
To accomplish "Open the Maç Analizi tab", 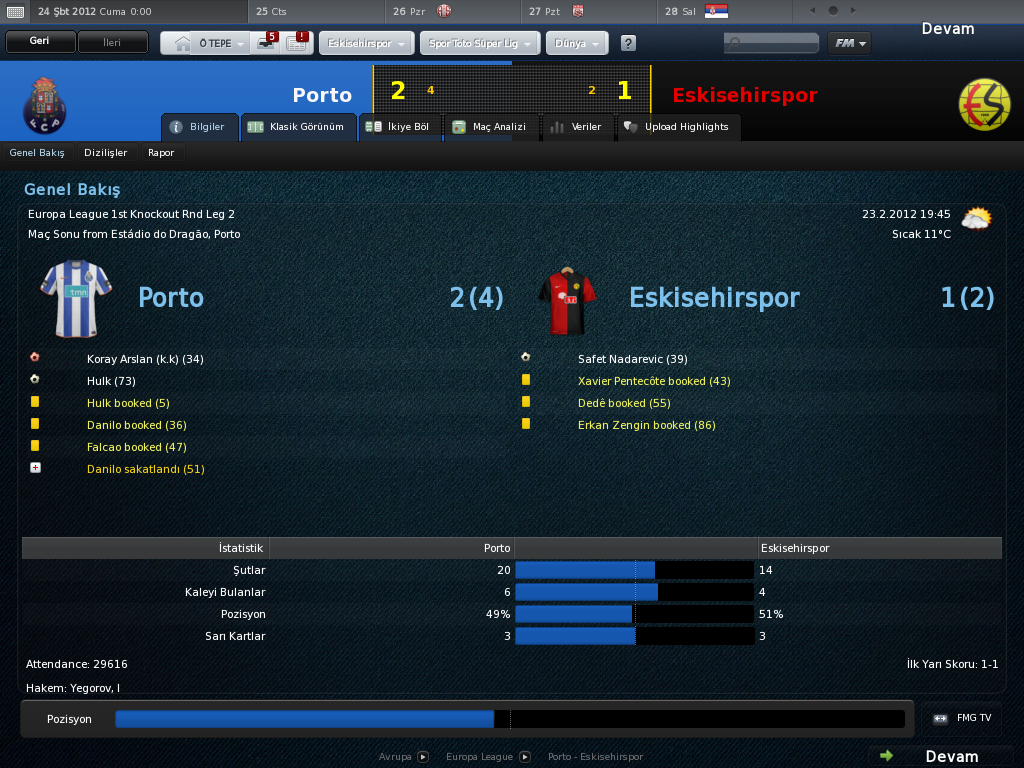I will 490,127.
